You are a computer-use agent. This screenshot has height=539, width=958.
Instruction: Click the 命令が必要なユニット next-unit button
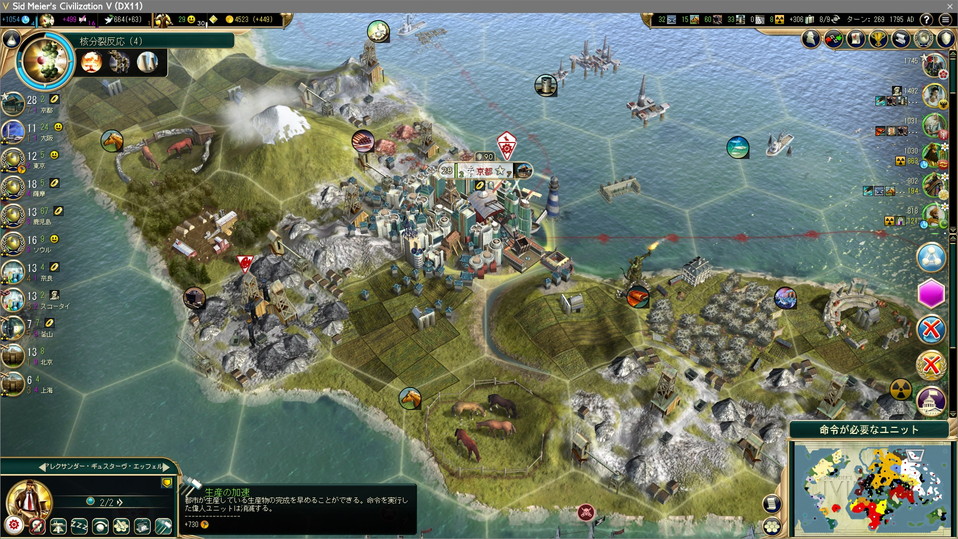tap(870, 430)
